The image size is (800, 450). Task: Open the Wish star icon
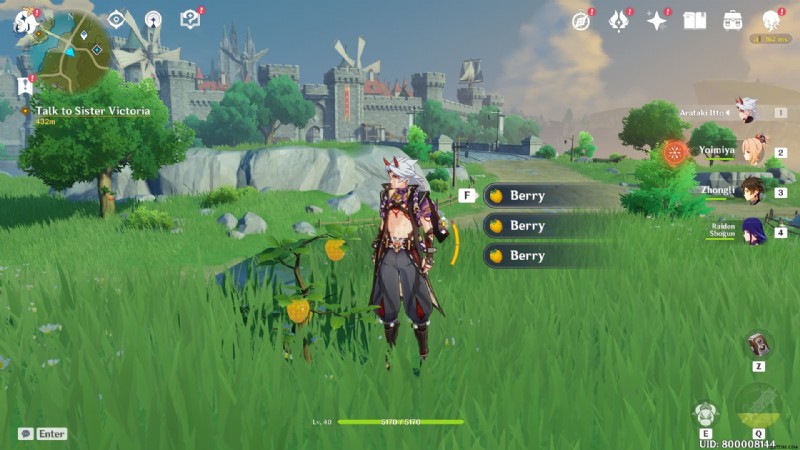pos(657,21)
